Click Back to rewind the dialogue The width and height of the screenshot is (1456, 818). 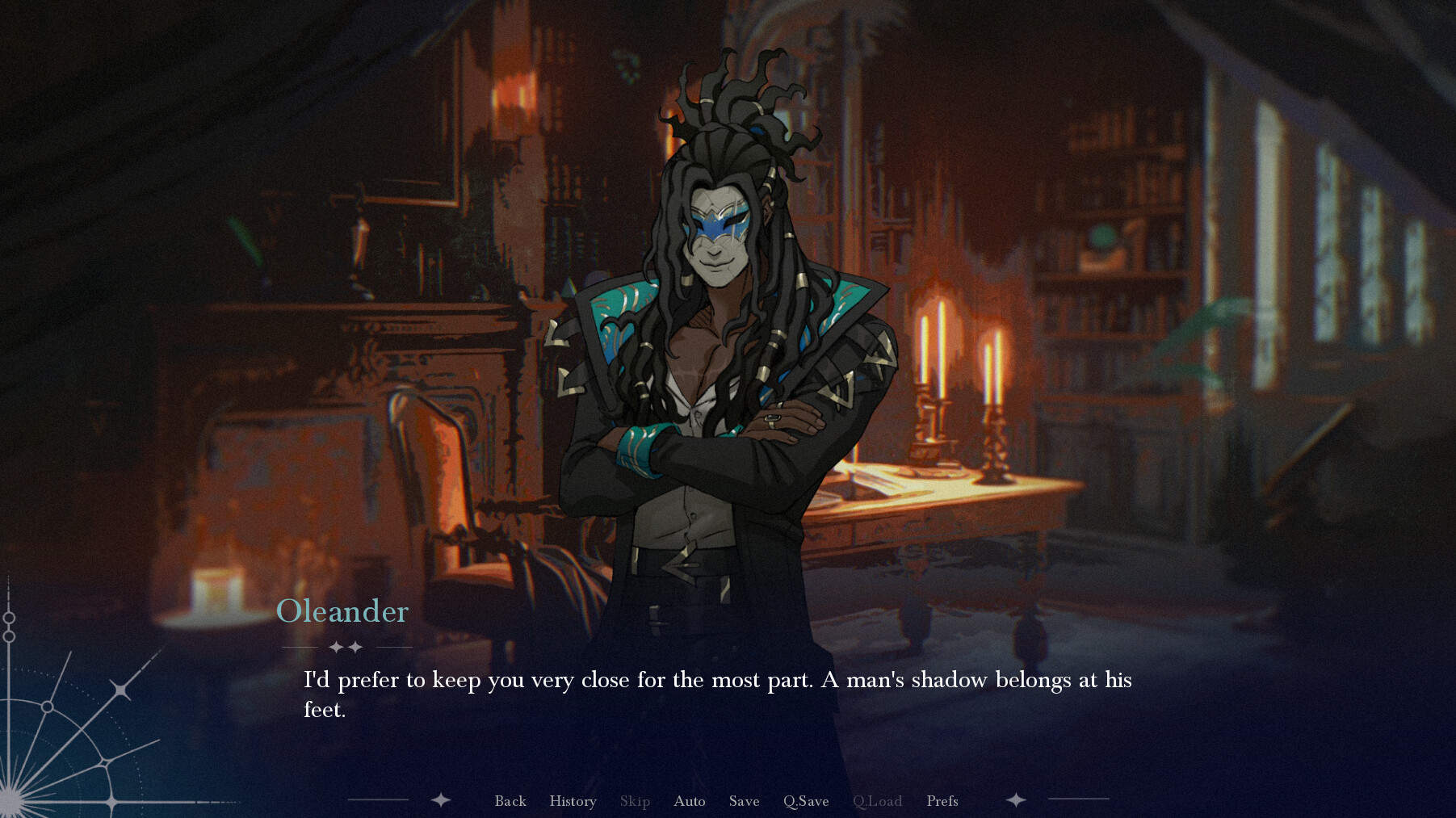[x=510, y=801]
